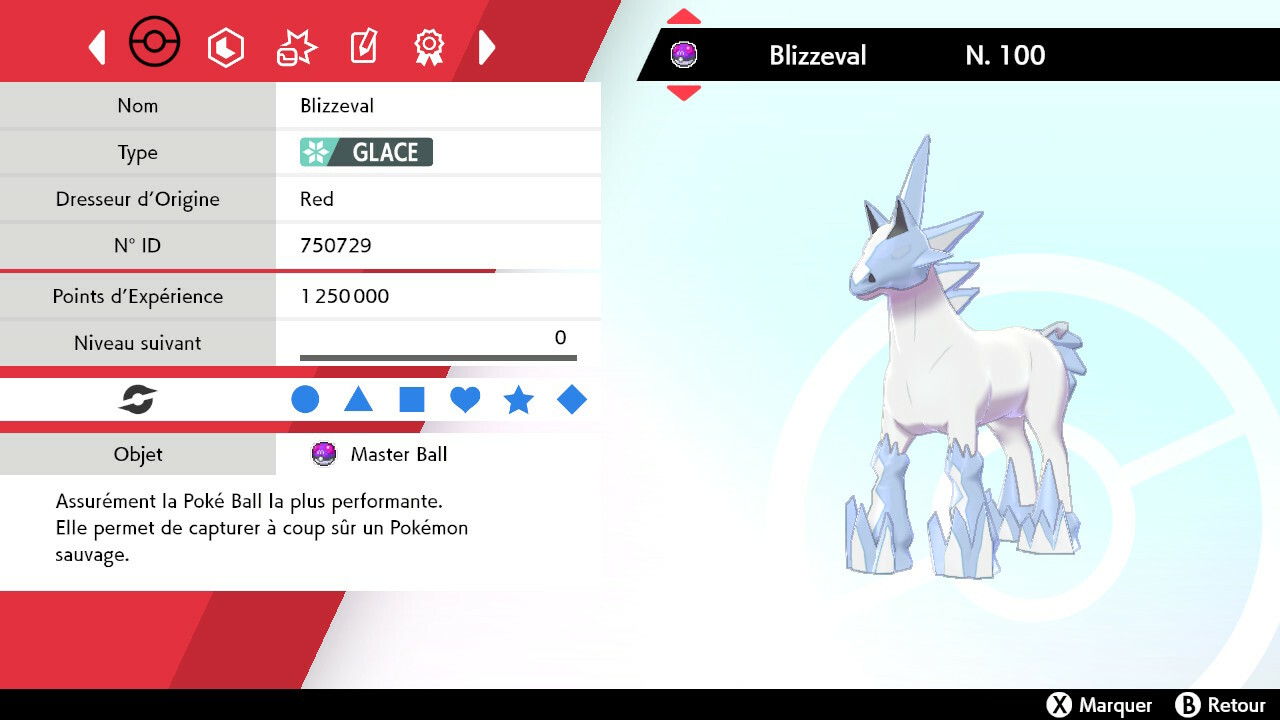The image size is (1280, 720).
Task: Toggle the heart marking
Action: [465, 399]
